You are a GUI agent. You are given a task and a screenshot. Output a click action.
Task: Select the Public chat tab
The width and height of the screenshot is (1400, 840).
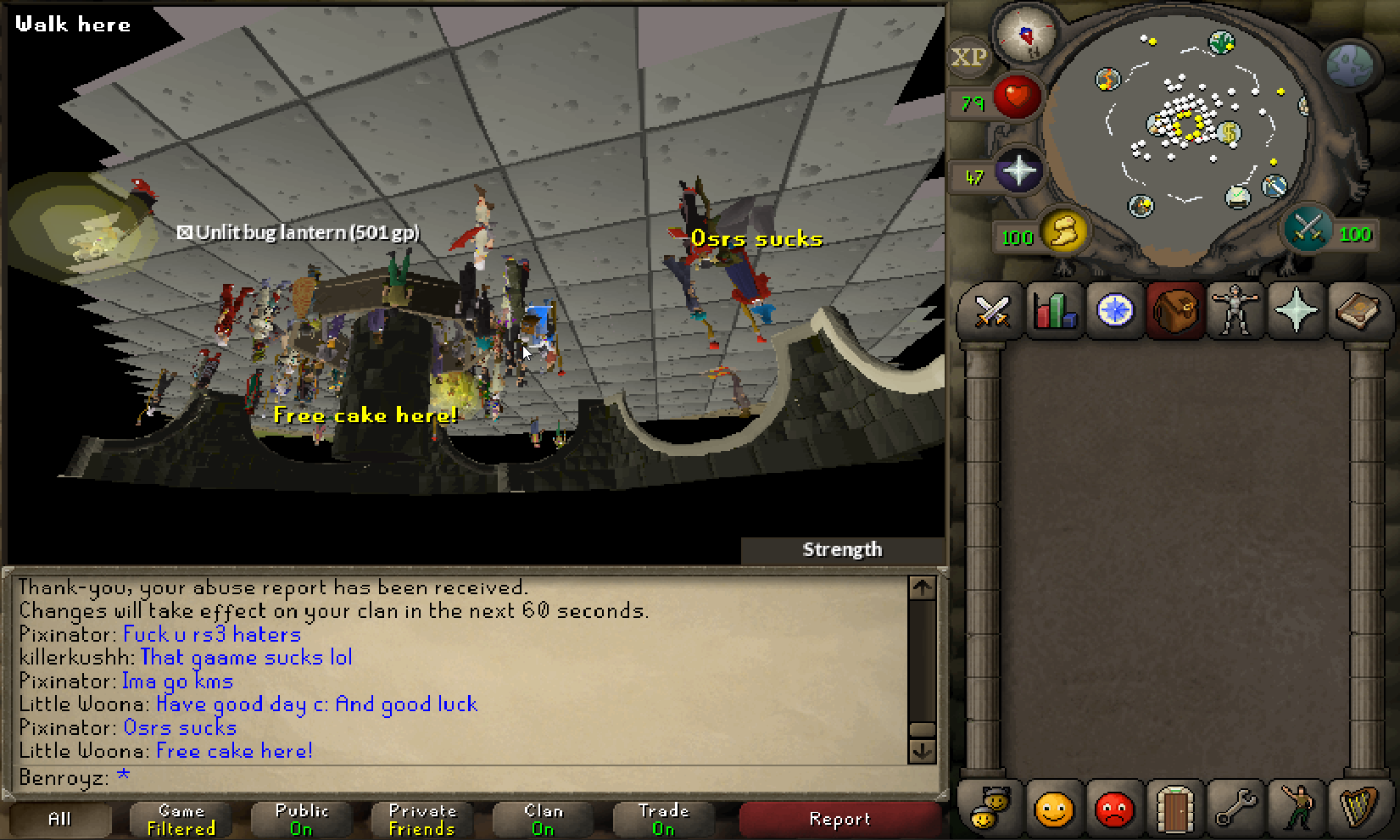pyautogui.click(x=302, y=819)
